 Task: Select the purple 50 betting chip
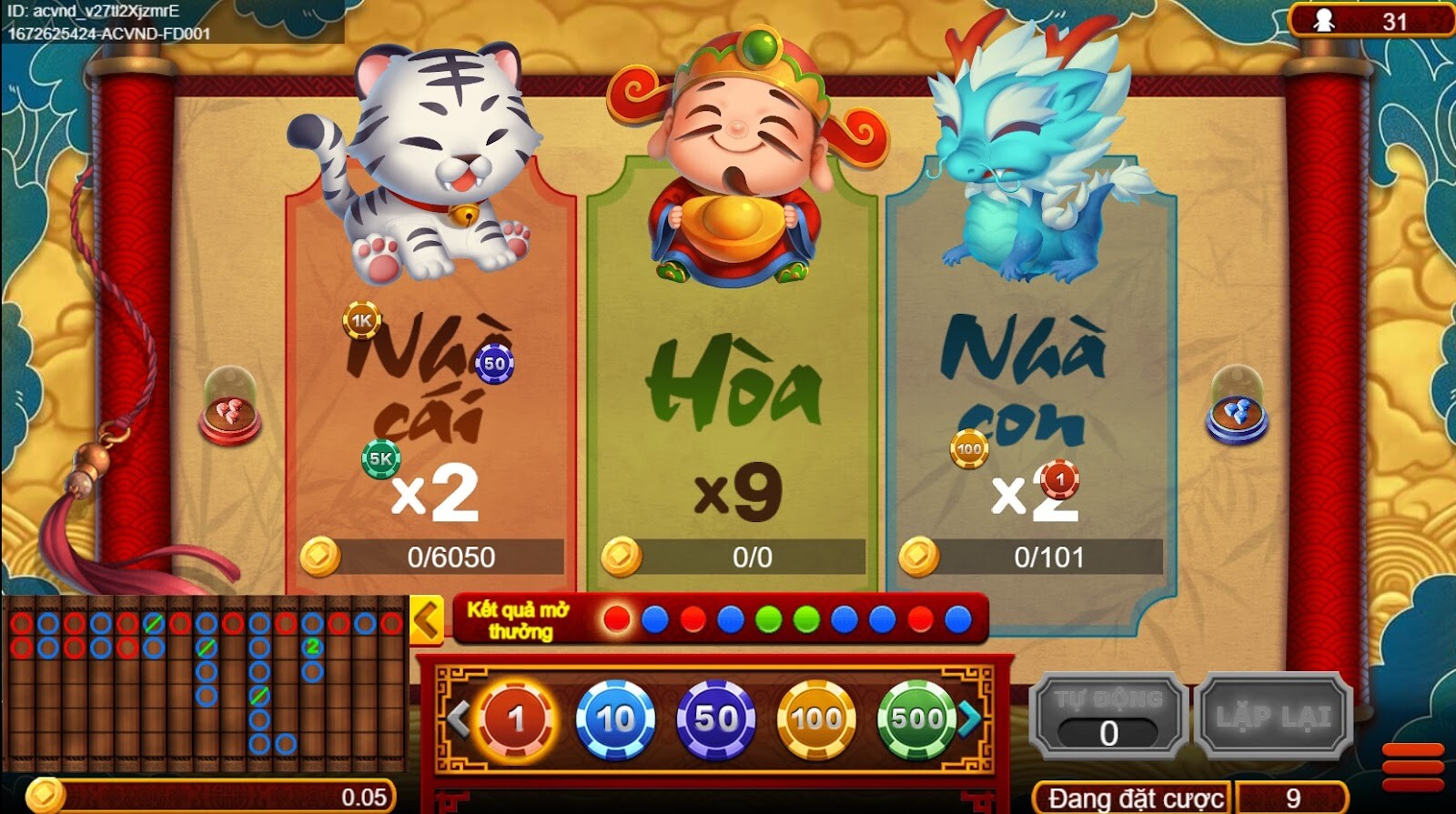click(x=714, y=719)
